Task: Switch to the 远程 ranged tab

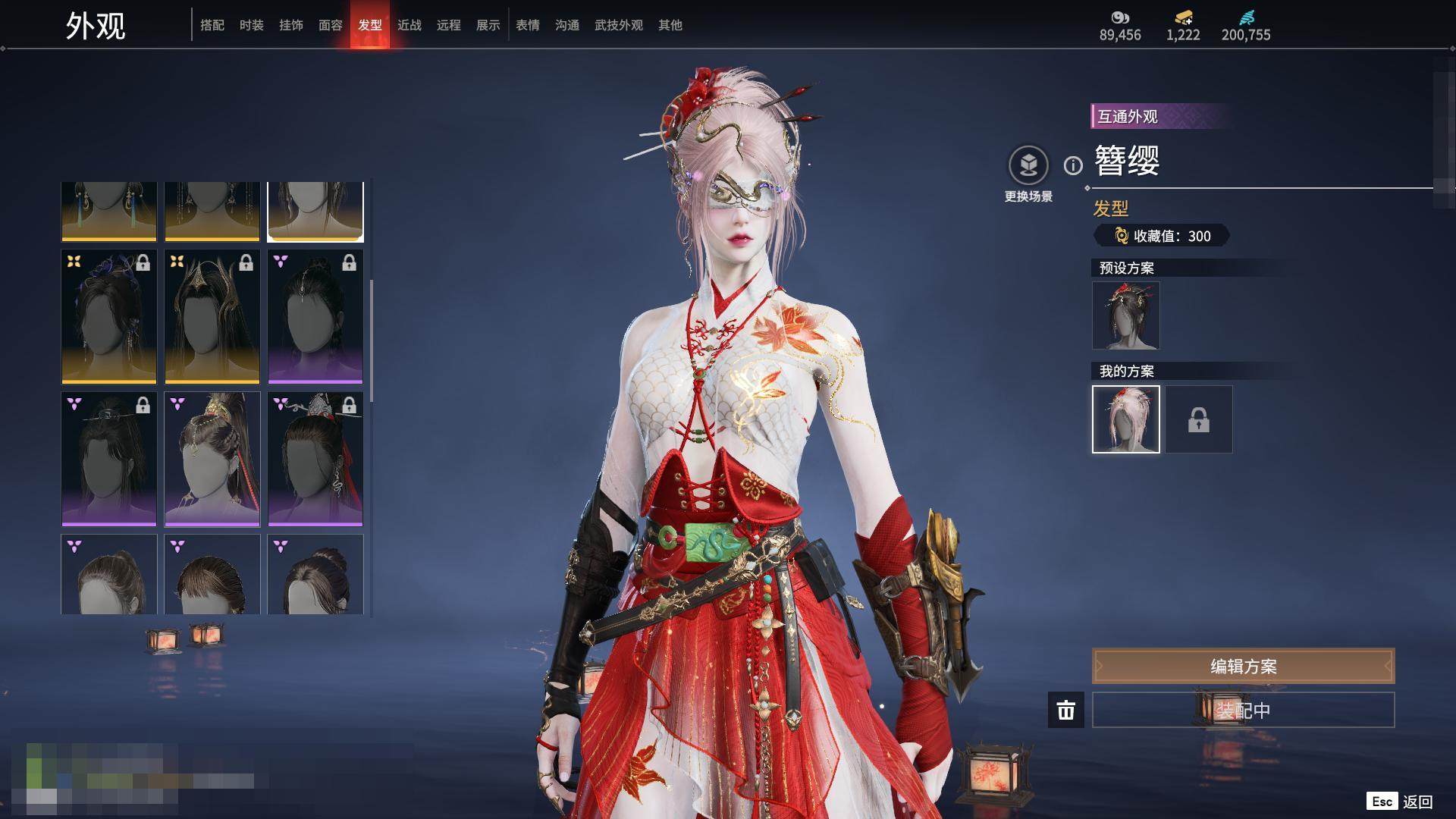Action: point(449,25)
